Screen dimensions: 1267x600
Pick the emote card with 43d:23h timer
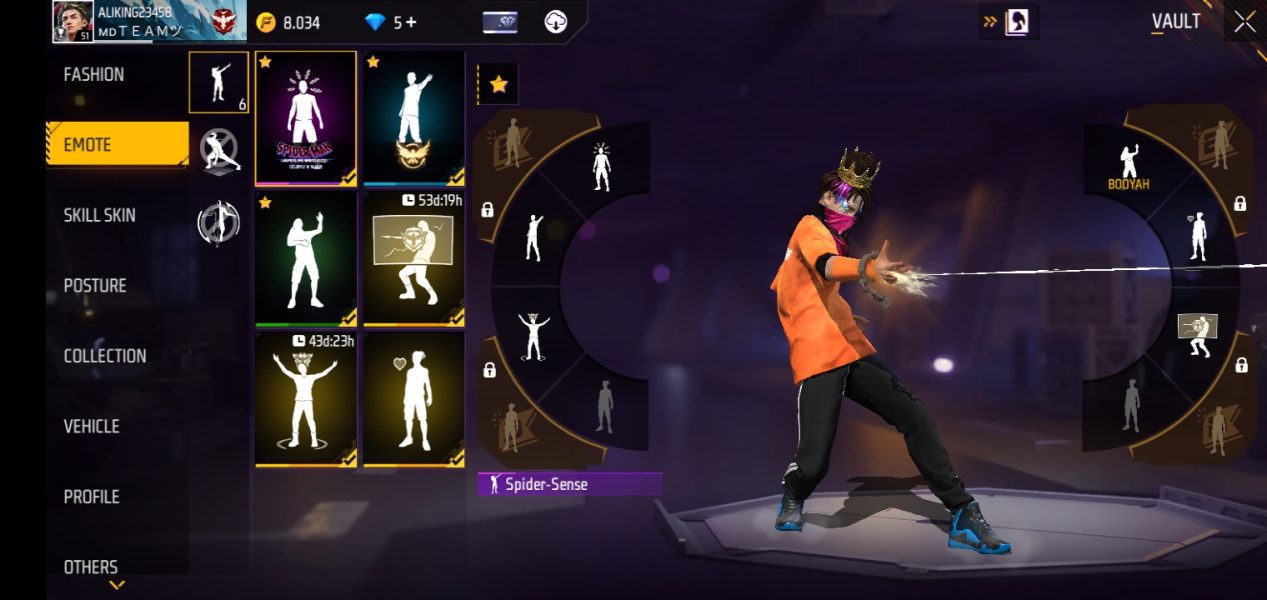pos(306,398)
